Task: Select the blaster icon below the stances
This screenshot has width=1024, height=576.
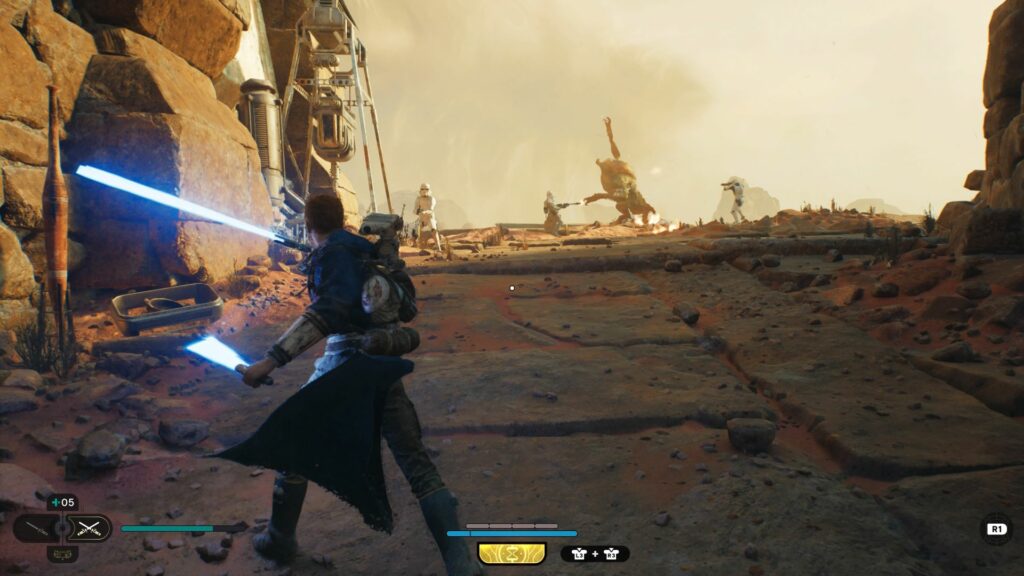Action: pos(62,554)
